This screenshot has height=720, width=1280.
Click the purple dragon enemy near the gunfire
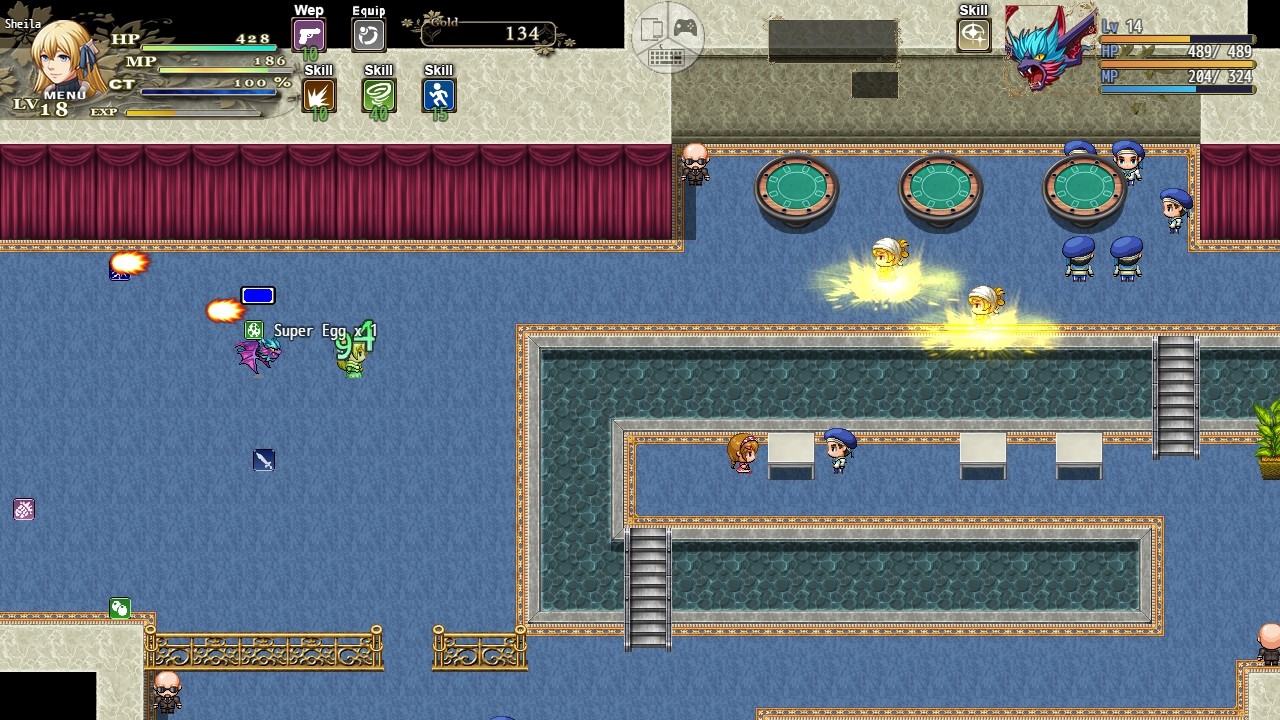255,353
